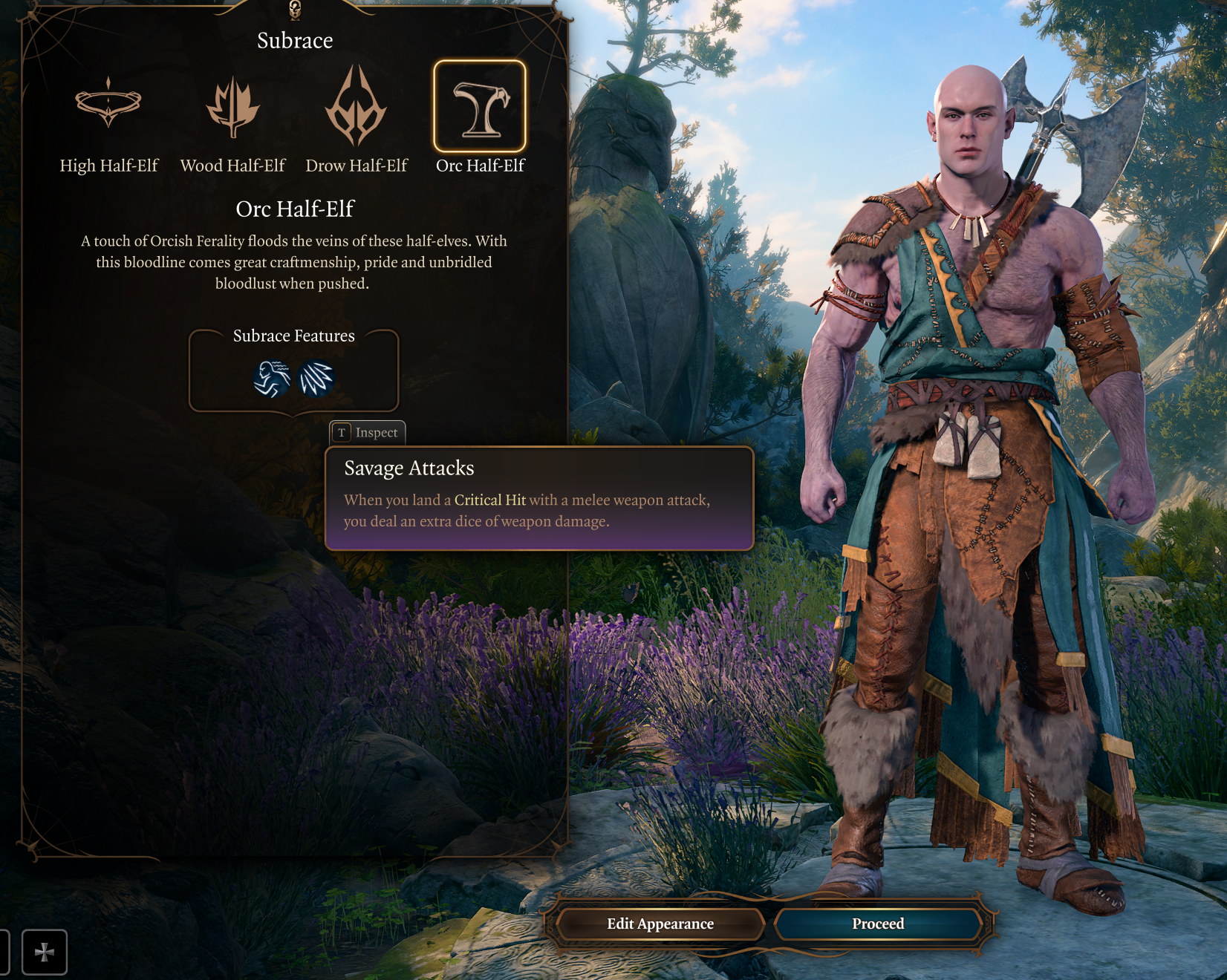Proceed to the next creation step
Image resolution: width=1227 pixels, height=980 pixels.
pos(878,924)
